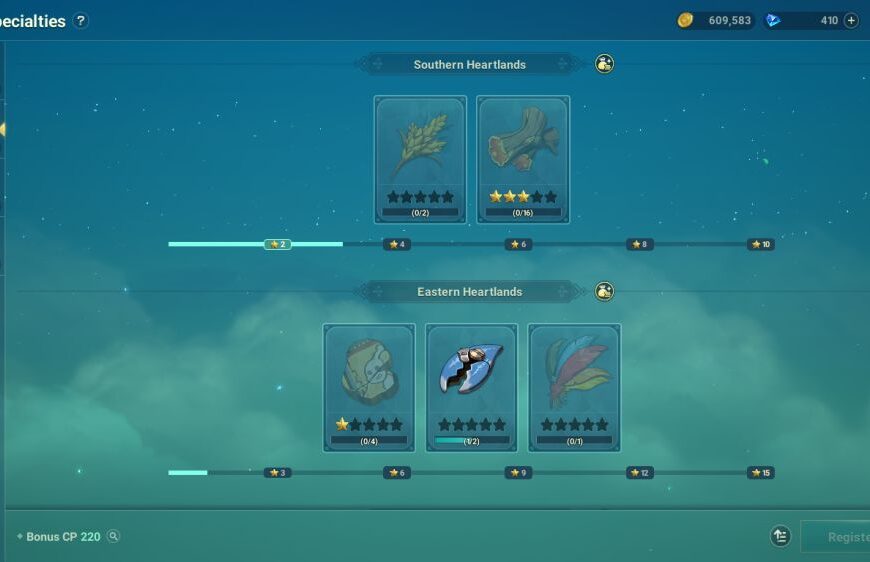View Eastern Heartlands 9-star reward marker
The image size is (870, 562).
click(x=517, y=473)
